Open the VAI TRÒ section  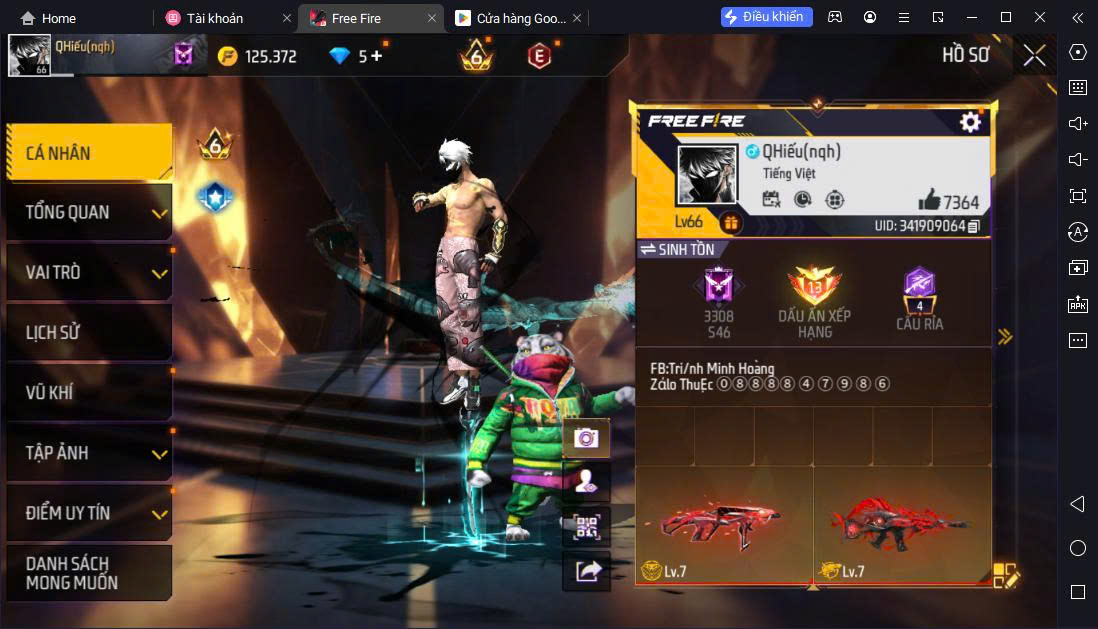click(88, 272)
